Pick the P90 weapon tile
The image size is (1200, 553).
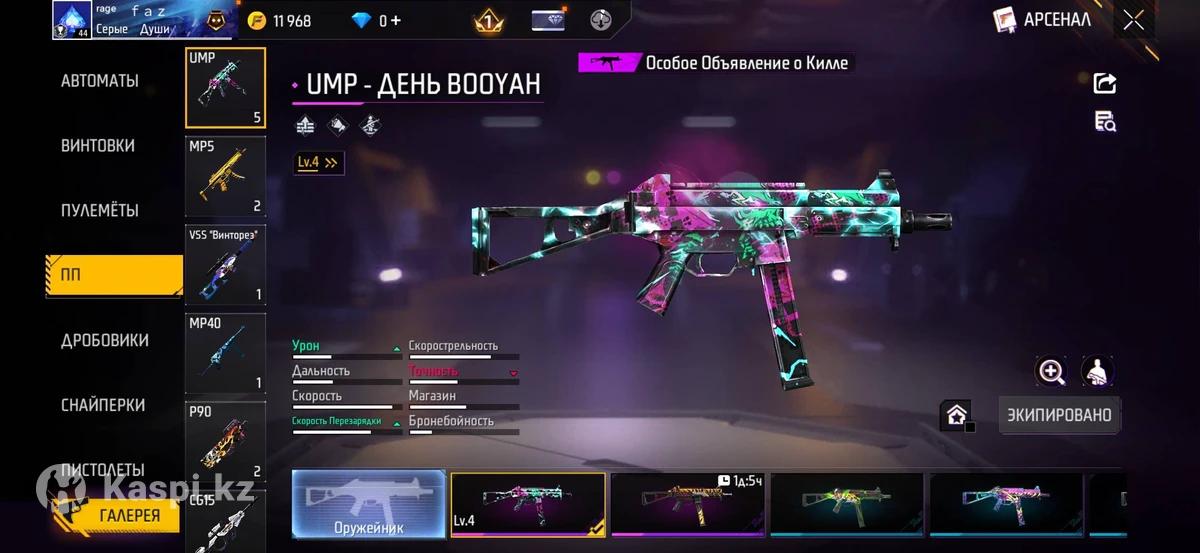tap(225, 441)
